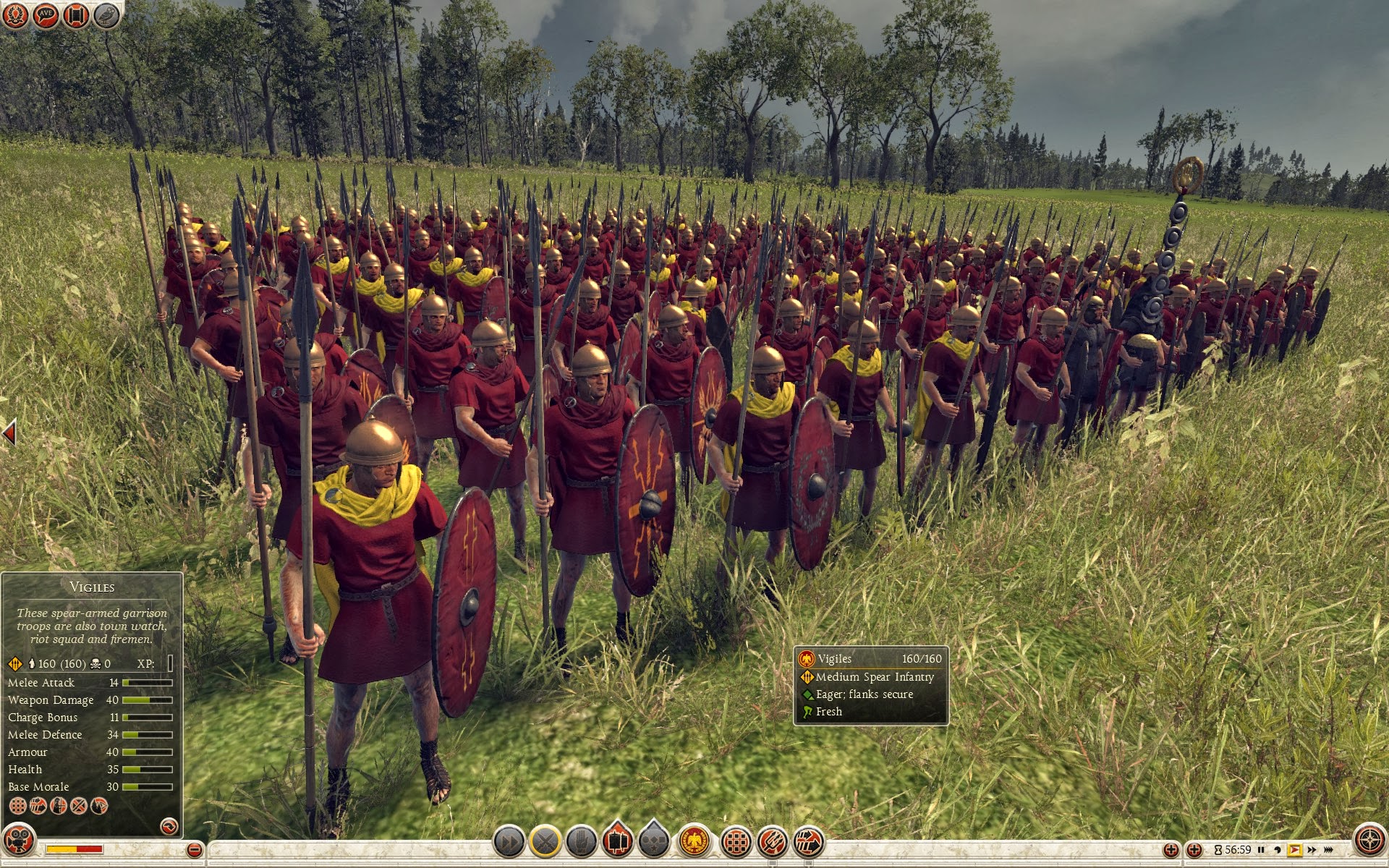This screenshot has height=868, width=1389.
Task: Set battle speed to slow motion
Action: click(x=1278, y=850)
